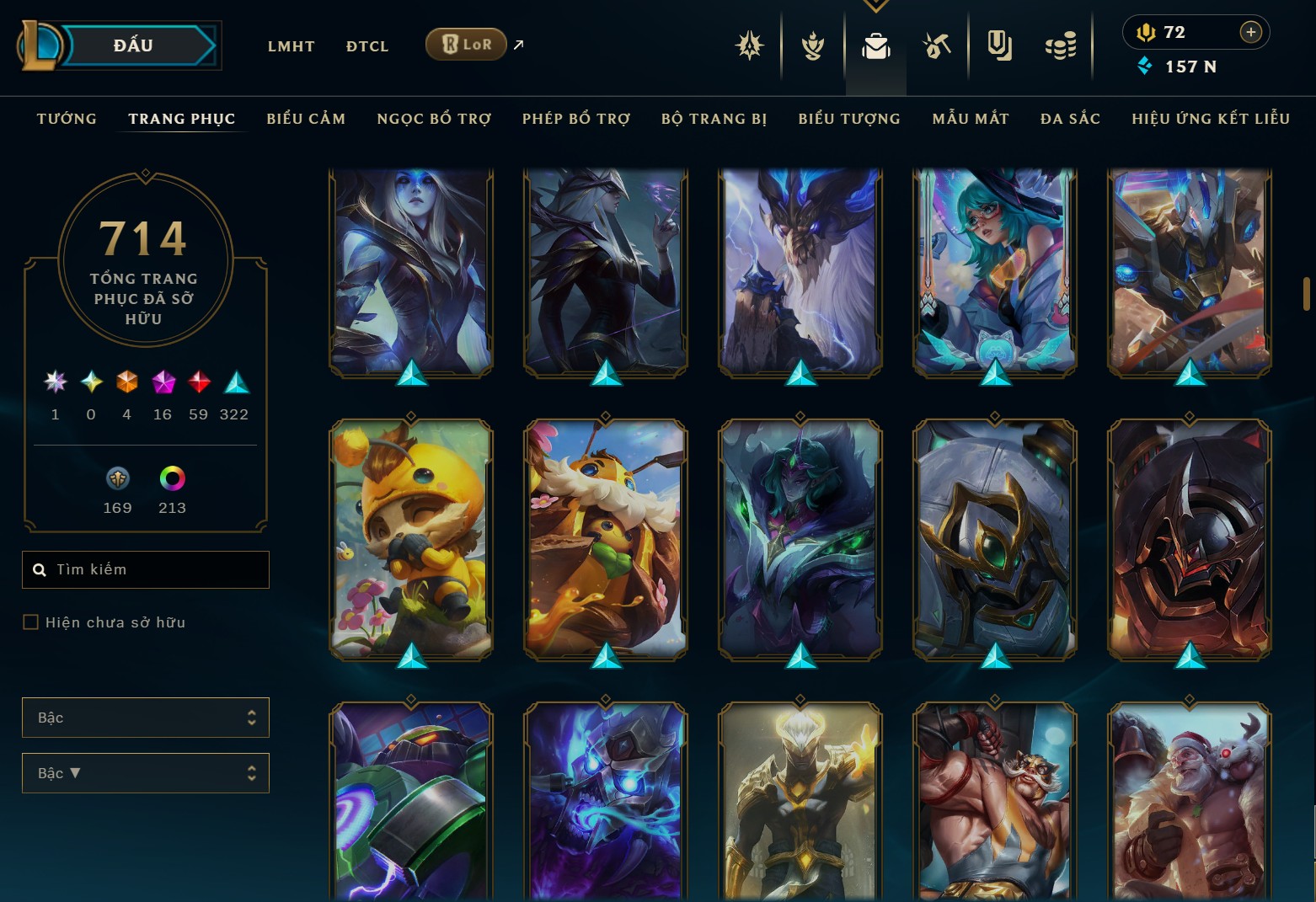This screenshot has width=1316, height=902.
Task: Click the Missions clip icon
Action: tap(999, 46)
